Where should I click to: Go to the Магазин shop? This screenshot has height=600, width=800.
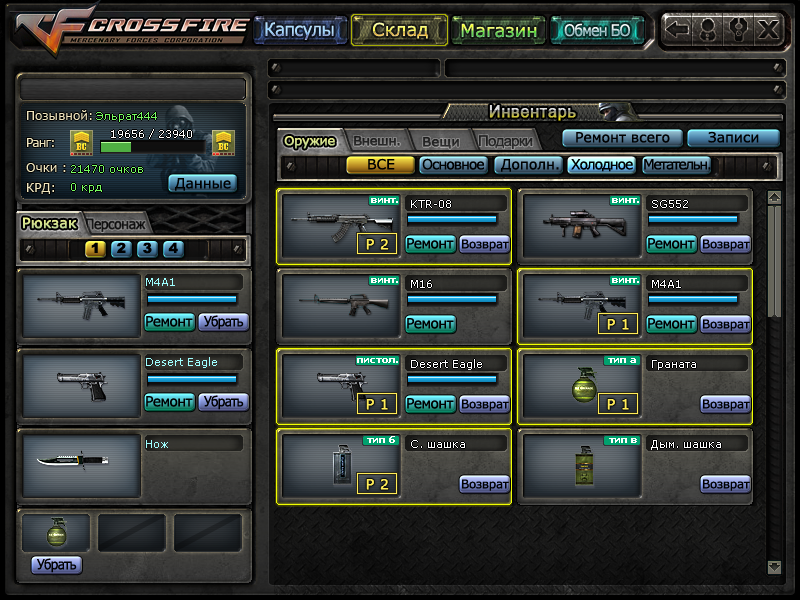(x=500, y=31)
